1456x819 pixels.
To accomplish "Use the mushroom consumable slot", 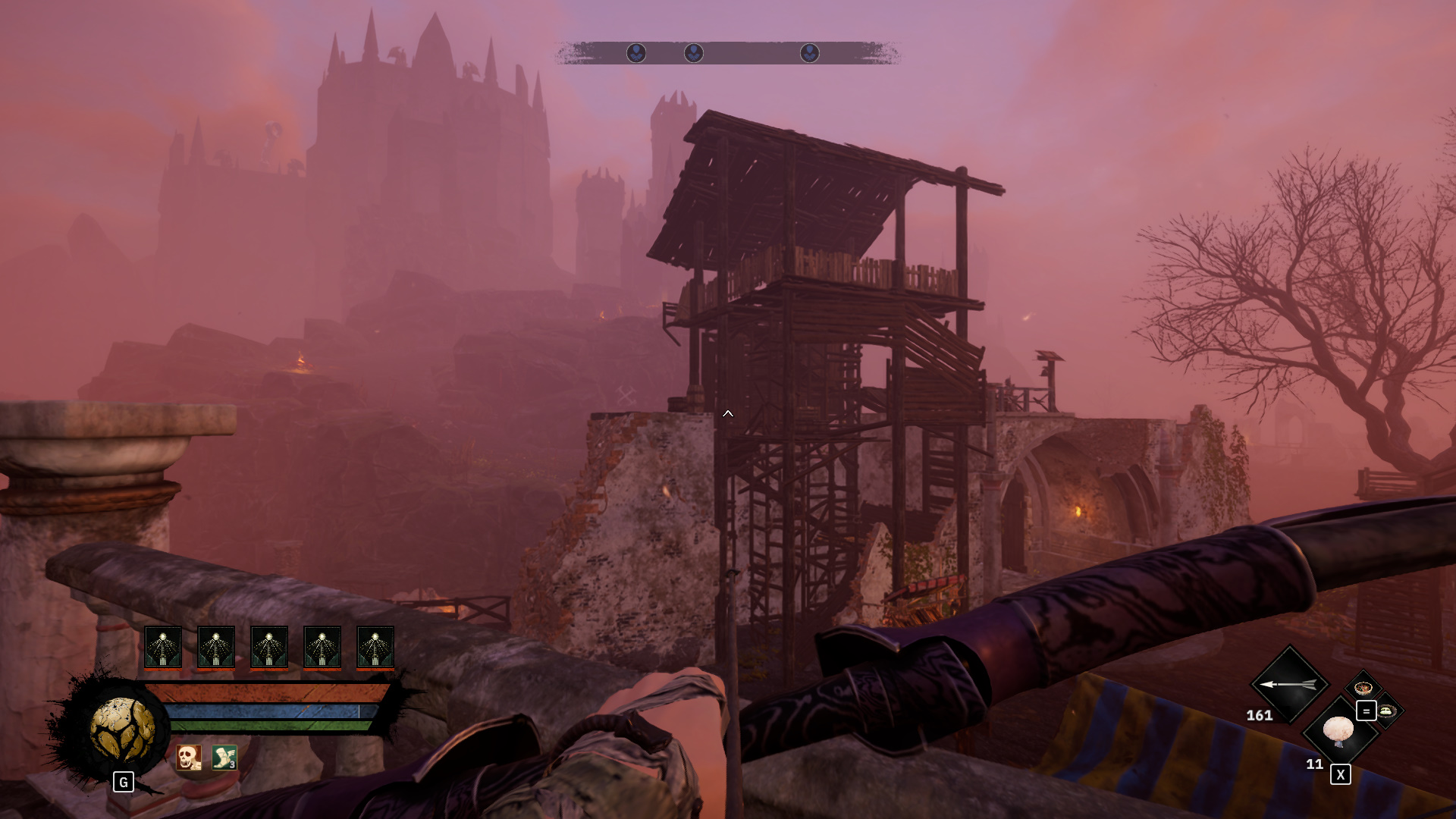I will point(1338,731).
